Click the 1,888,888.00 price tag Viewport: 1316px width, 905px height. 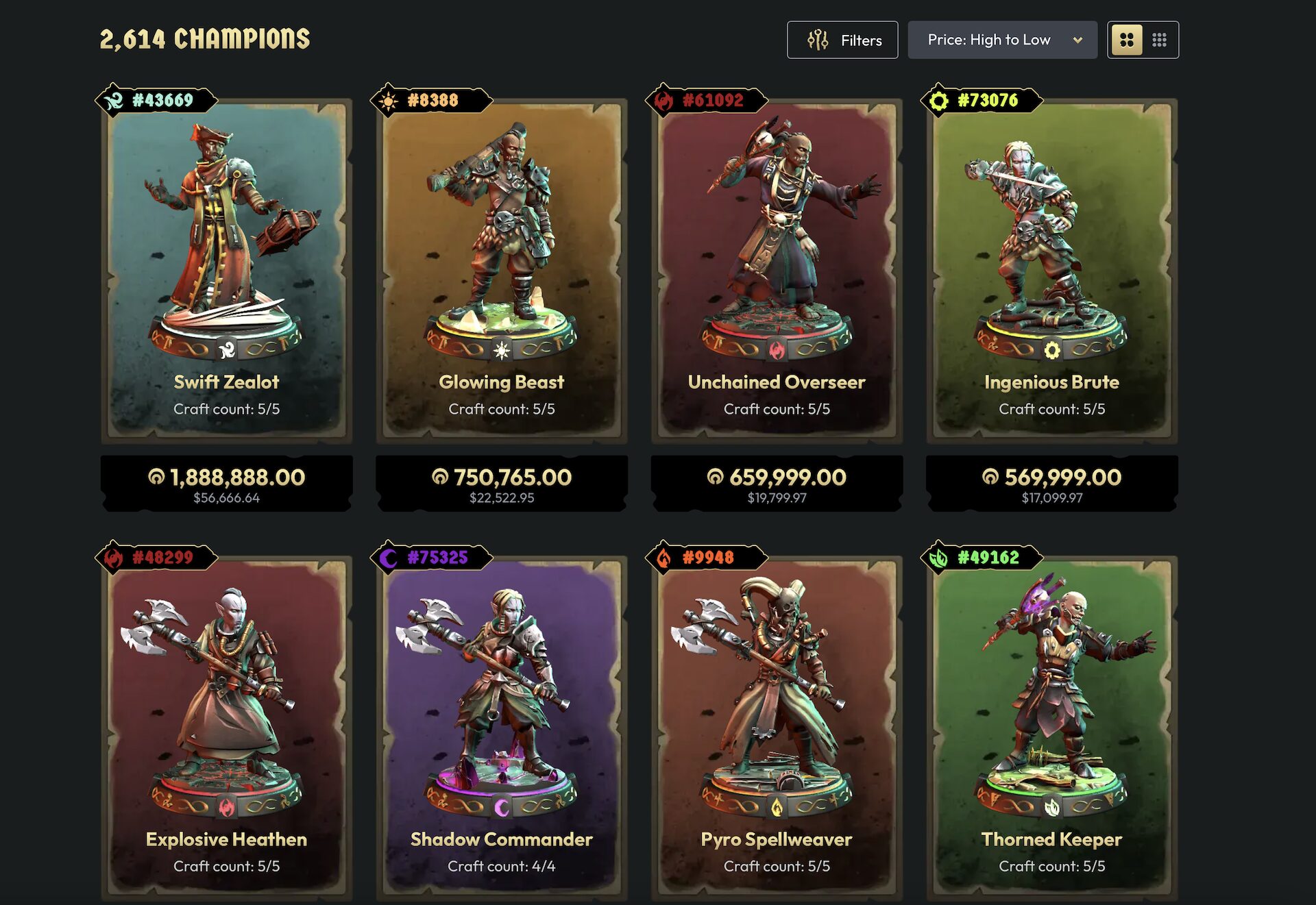pos(226,484)
